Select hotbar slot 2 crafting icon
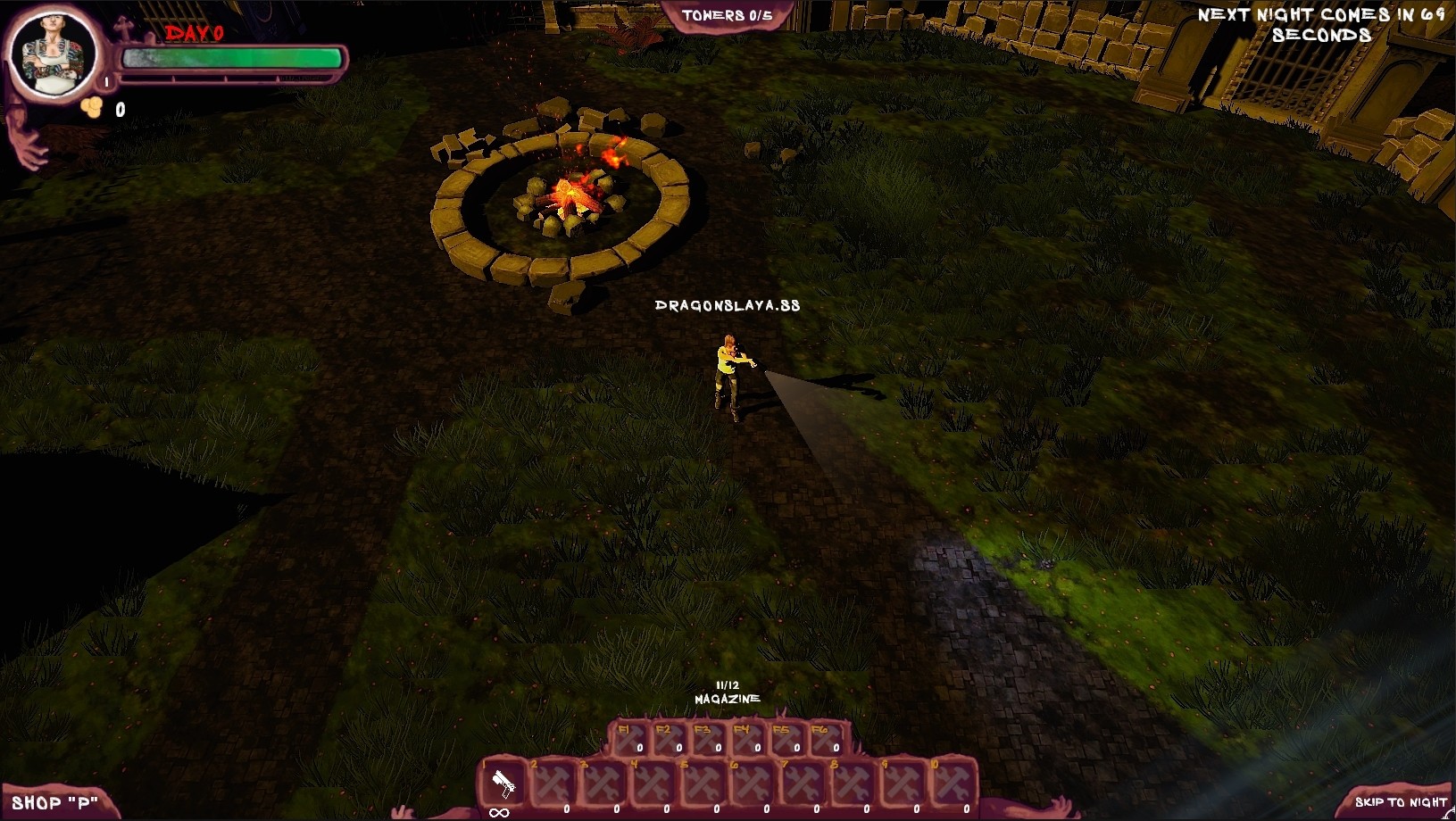Image resolution: width=1456 pixels, height=821 pixels. (x=552, y=784)
